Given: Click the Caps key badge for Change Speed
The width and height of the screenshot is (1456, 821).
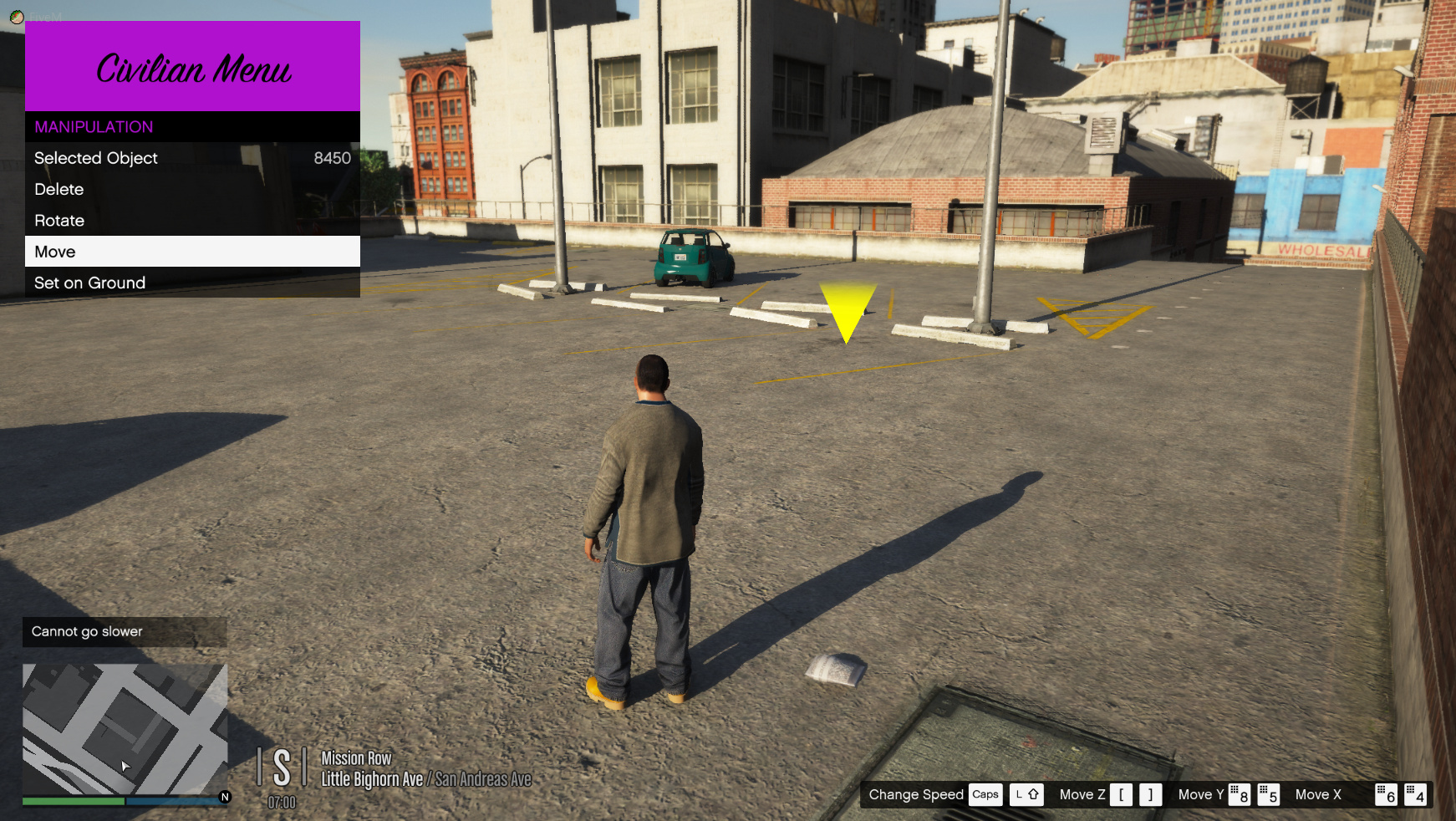Looking at the screenshot, I should click(985, 795).
